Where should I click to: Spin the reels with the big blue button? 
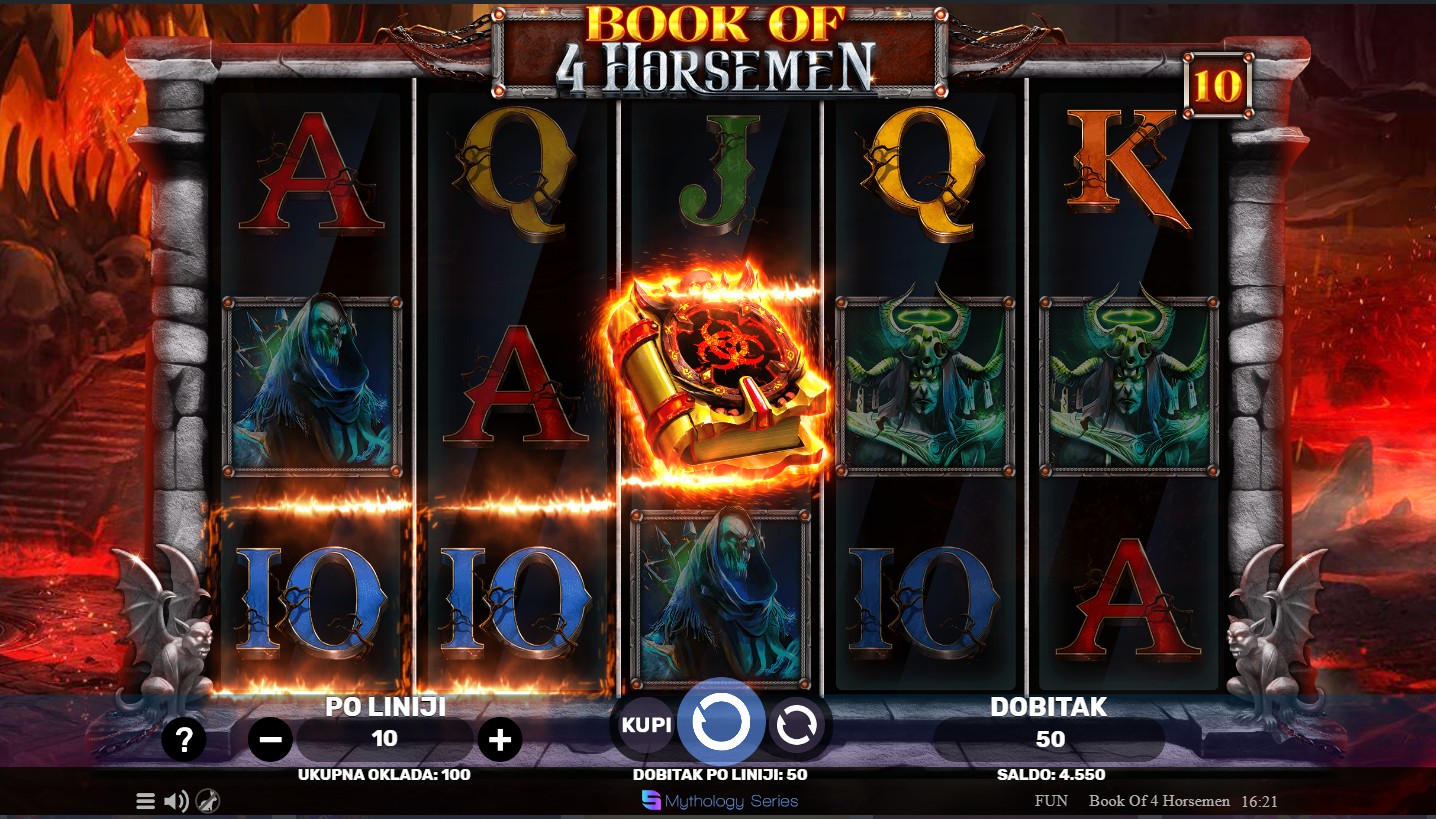click(721, 723)
